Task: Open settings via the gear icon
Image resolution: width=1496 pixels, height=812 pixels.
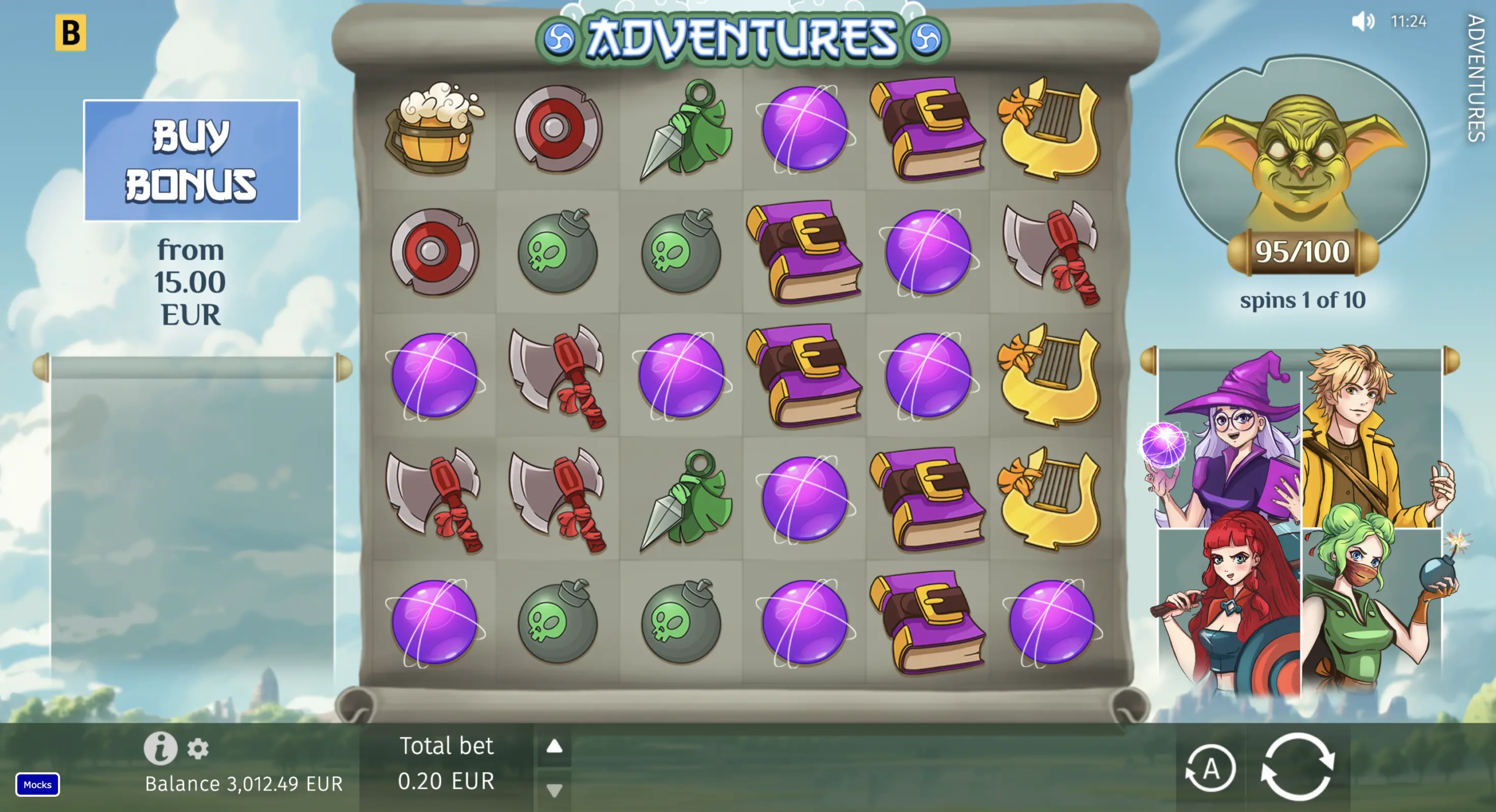Action: (198, 749)
